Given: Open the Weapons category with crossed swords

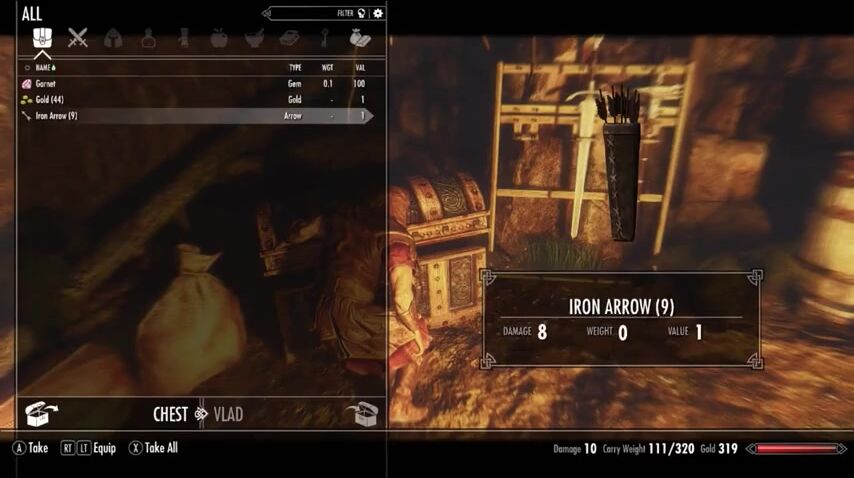Looking at the screenshot, I should [78, 39].
